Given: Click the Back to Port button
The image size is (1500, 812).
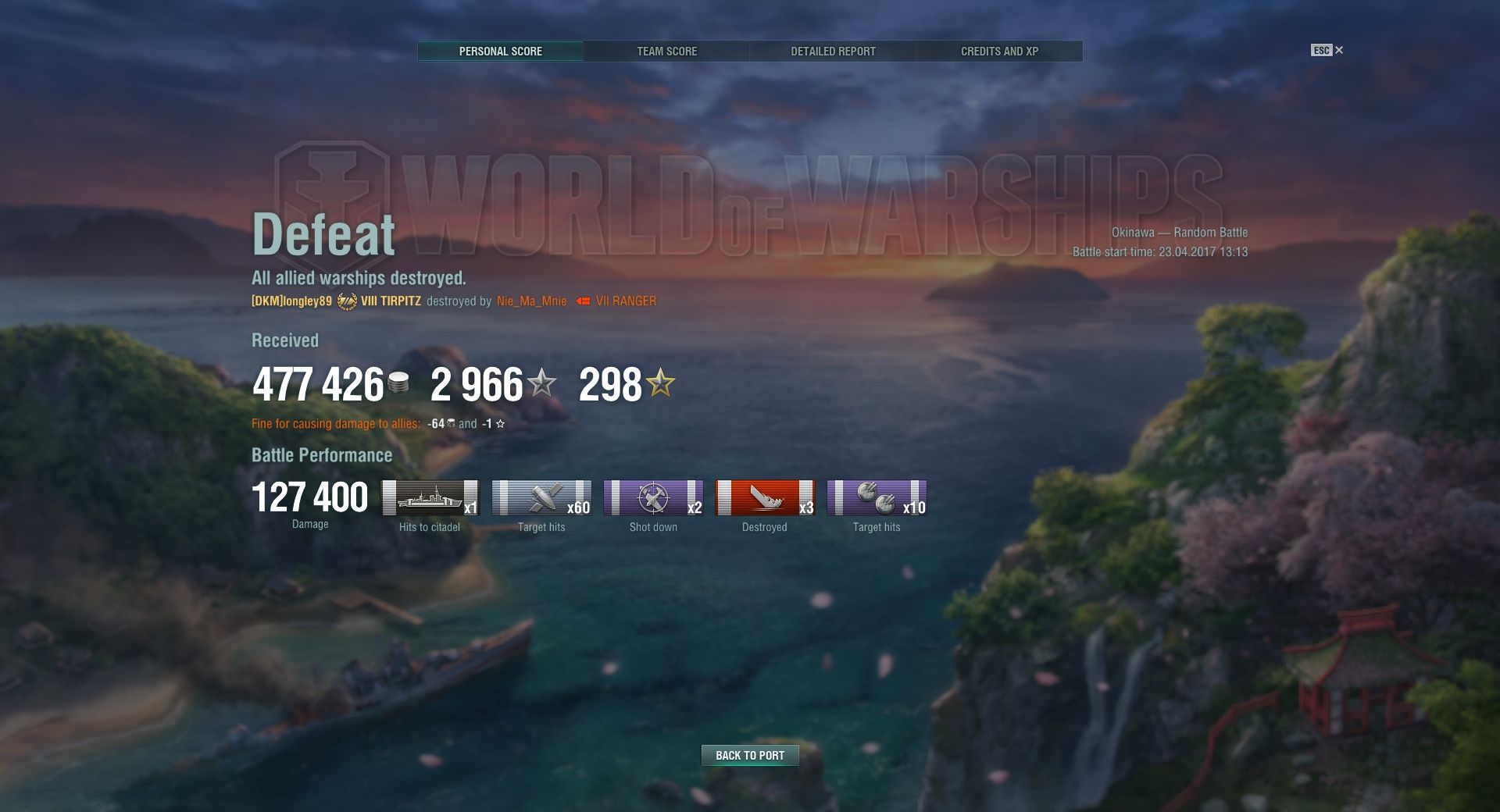Looking at the screenshot, I should (x=750, y=755).
